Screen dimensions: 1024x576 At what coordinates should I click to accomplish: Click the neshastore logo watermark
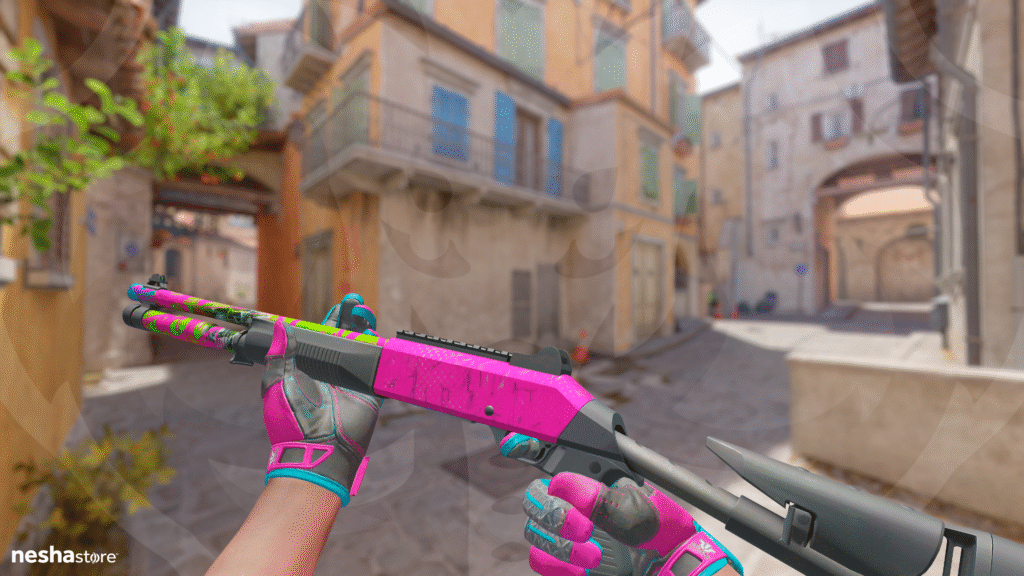(64, 555)
